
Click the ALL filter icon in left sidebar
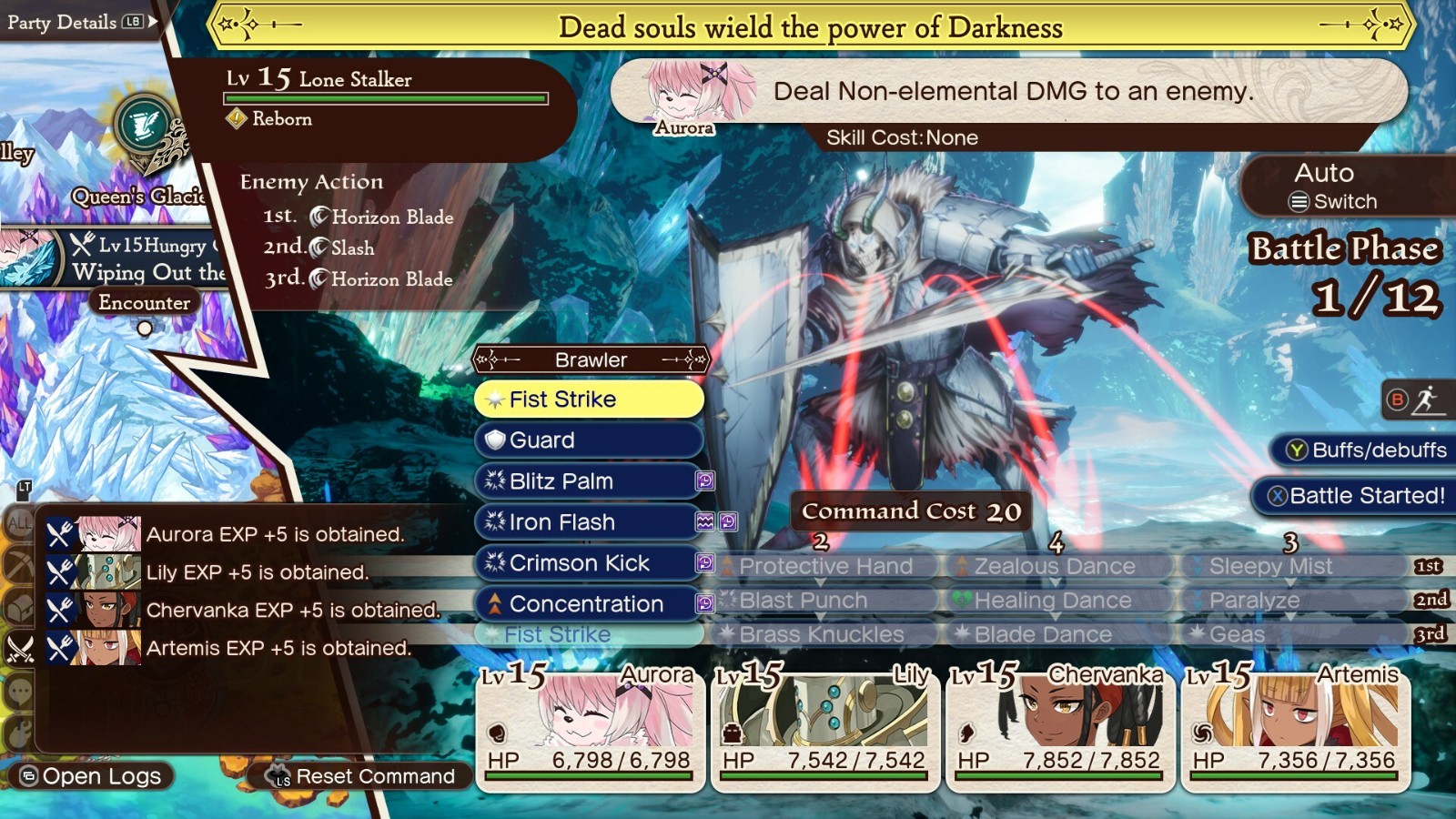[18, 521]
